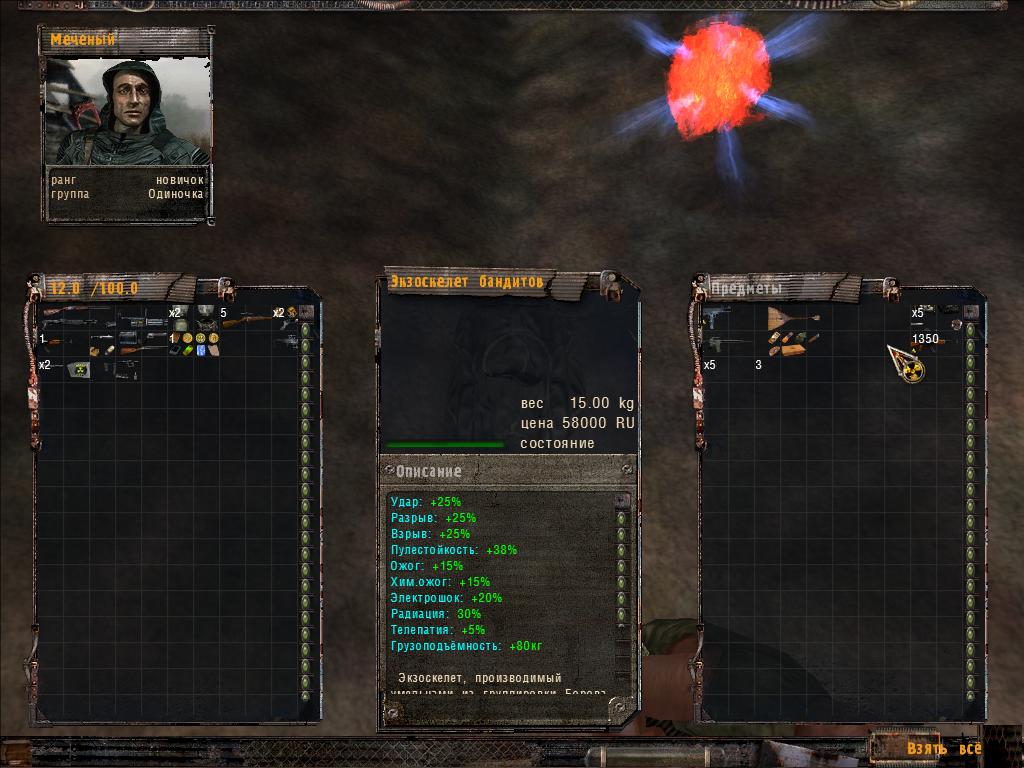The image size is (1024, 768).
Task: Select the radiation-sign patch in player inventory
Action: pyautogui.click(x=78, y=369)
